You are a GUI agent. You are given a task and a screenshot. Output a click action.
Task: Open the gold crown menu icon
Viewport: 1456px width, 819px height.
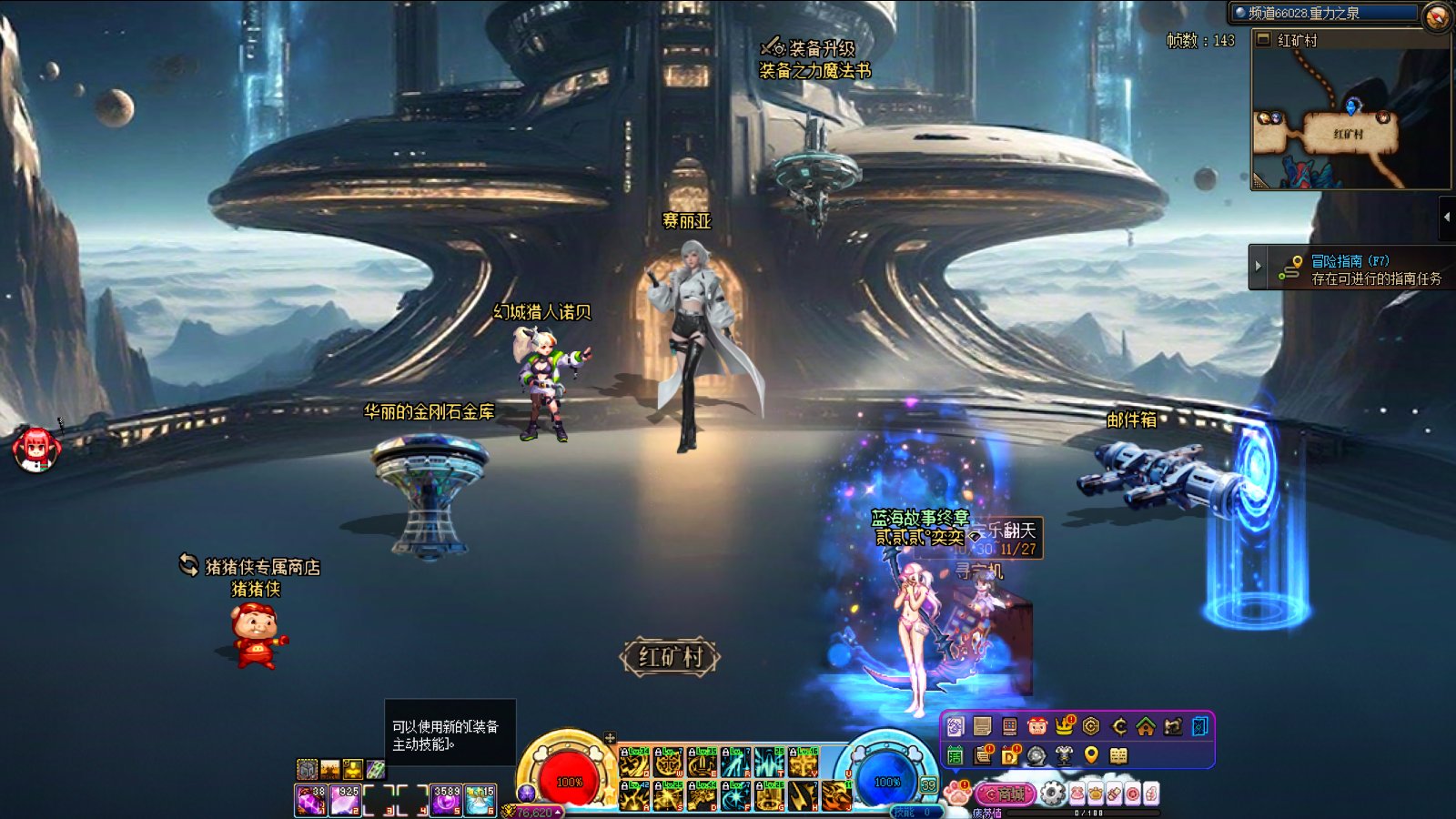(1065, 726)
